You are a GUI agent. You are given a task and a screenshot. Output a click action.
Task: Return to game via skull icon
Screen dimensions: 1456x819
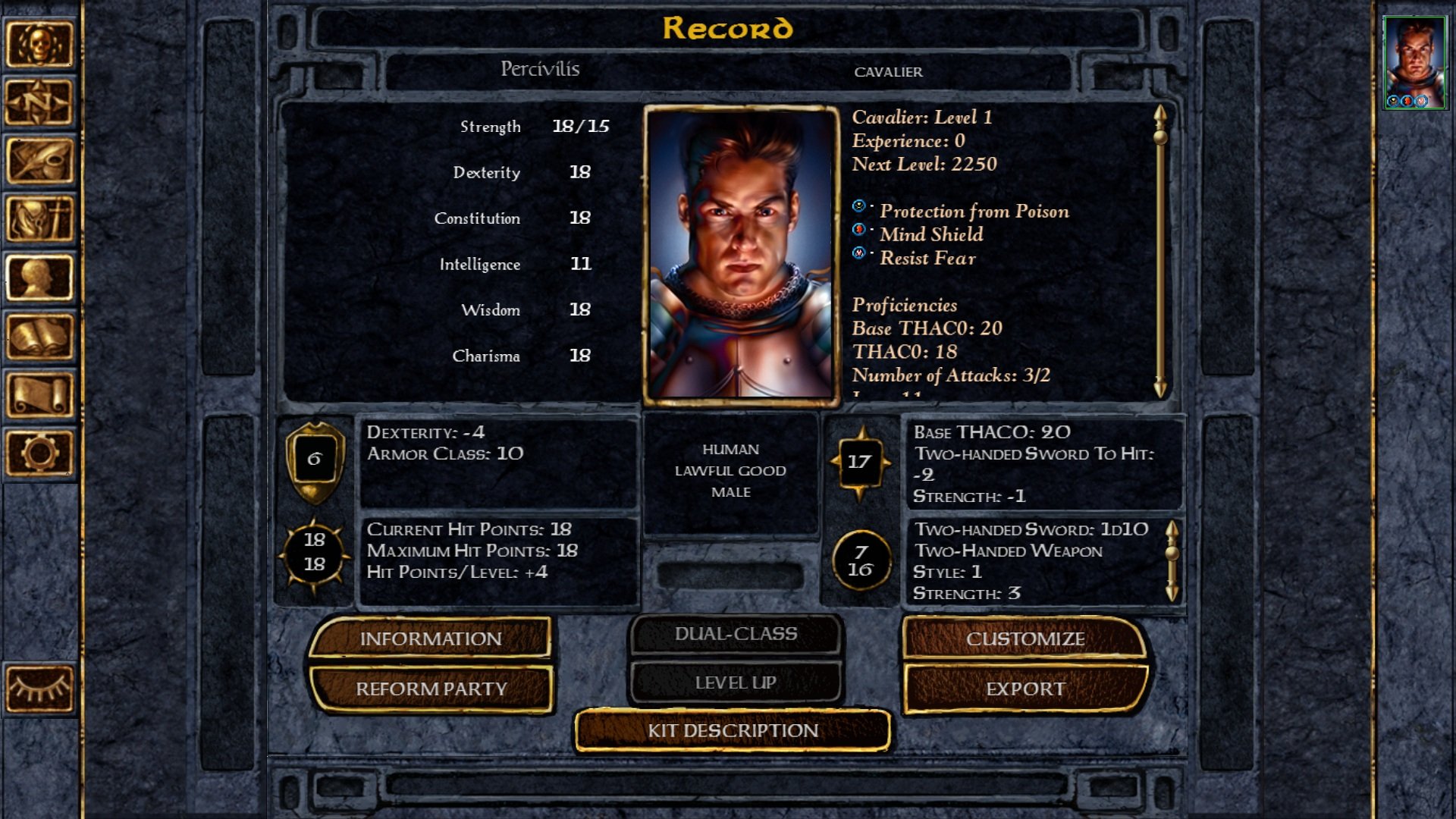(39, 44)
